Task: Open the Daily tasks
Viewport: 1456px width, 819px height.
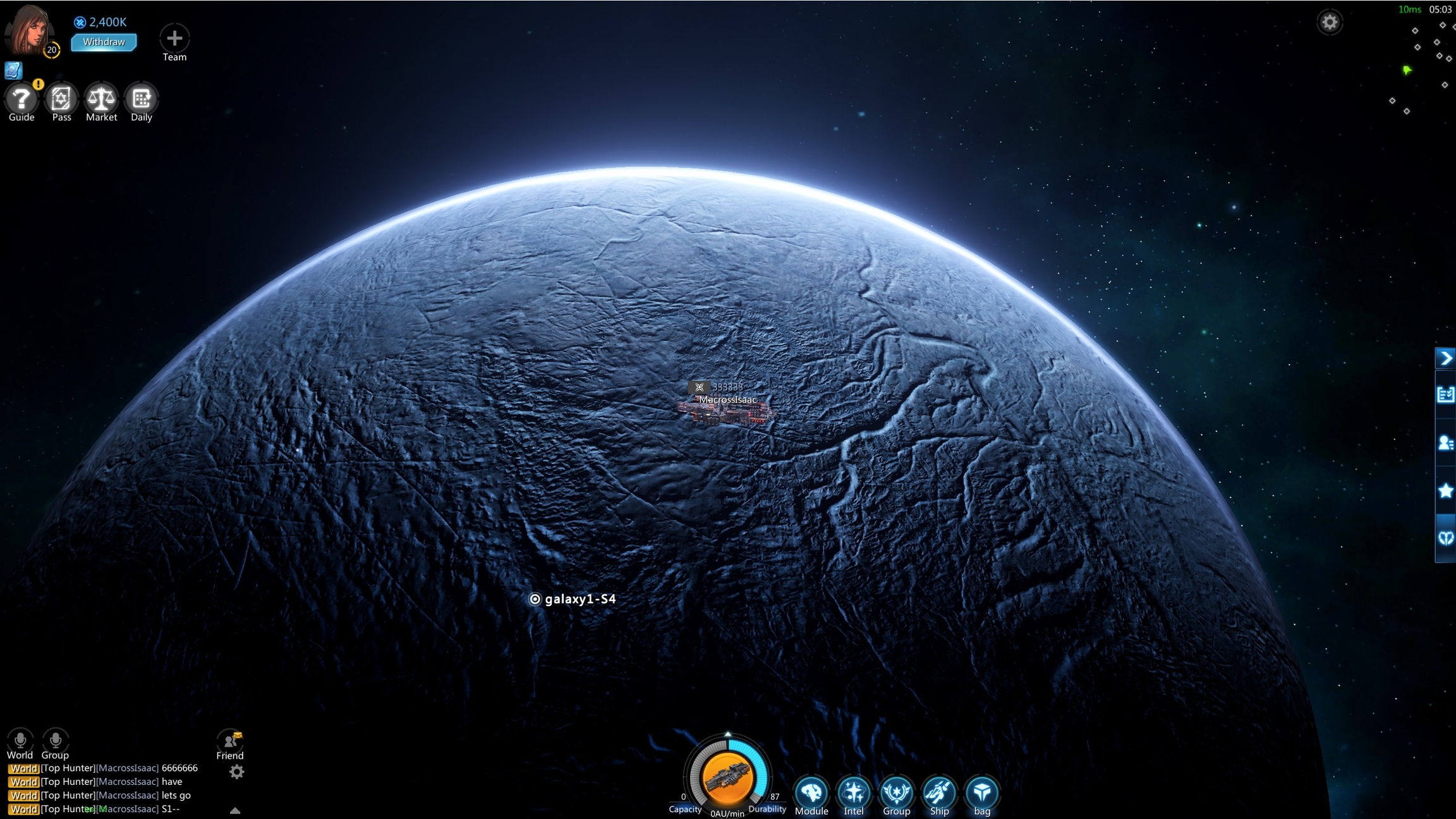Action: click(x=141, y=99)
